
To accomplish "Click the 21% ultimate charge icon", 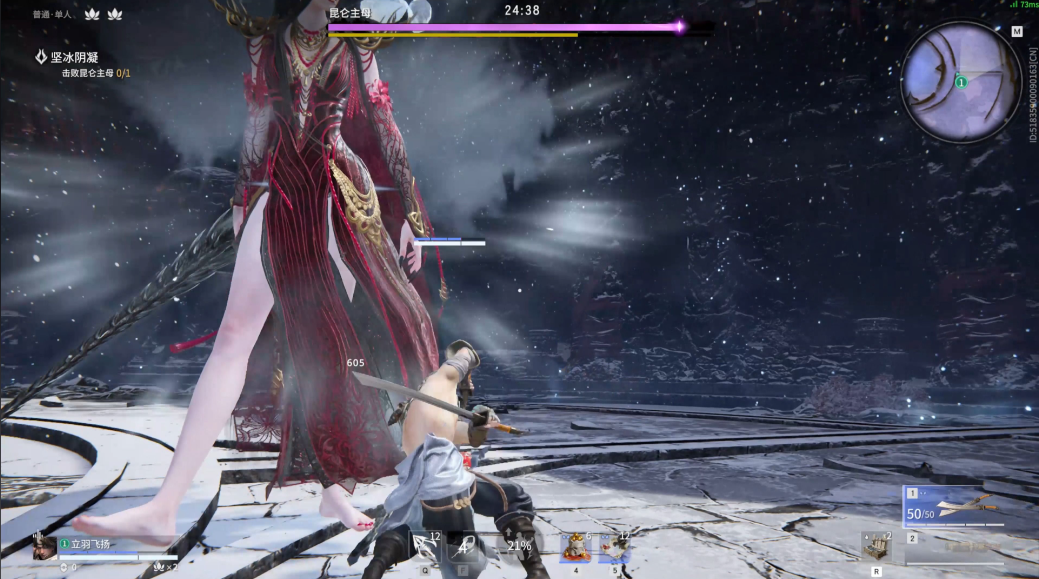I will click(x=519, y=546).
